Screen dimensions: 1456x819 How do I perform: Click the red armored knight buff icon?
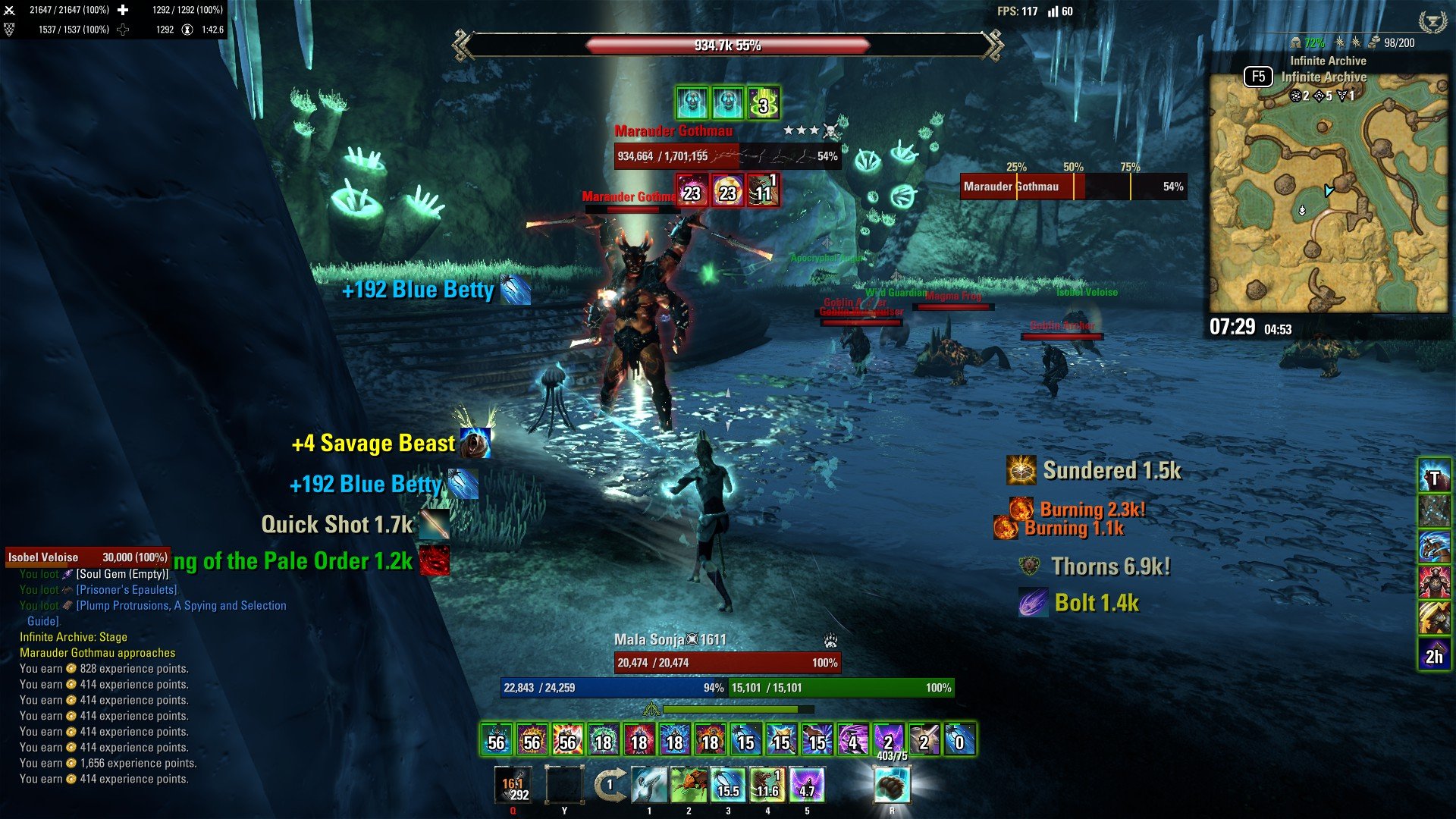[x=1434, y=582]
